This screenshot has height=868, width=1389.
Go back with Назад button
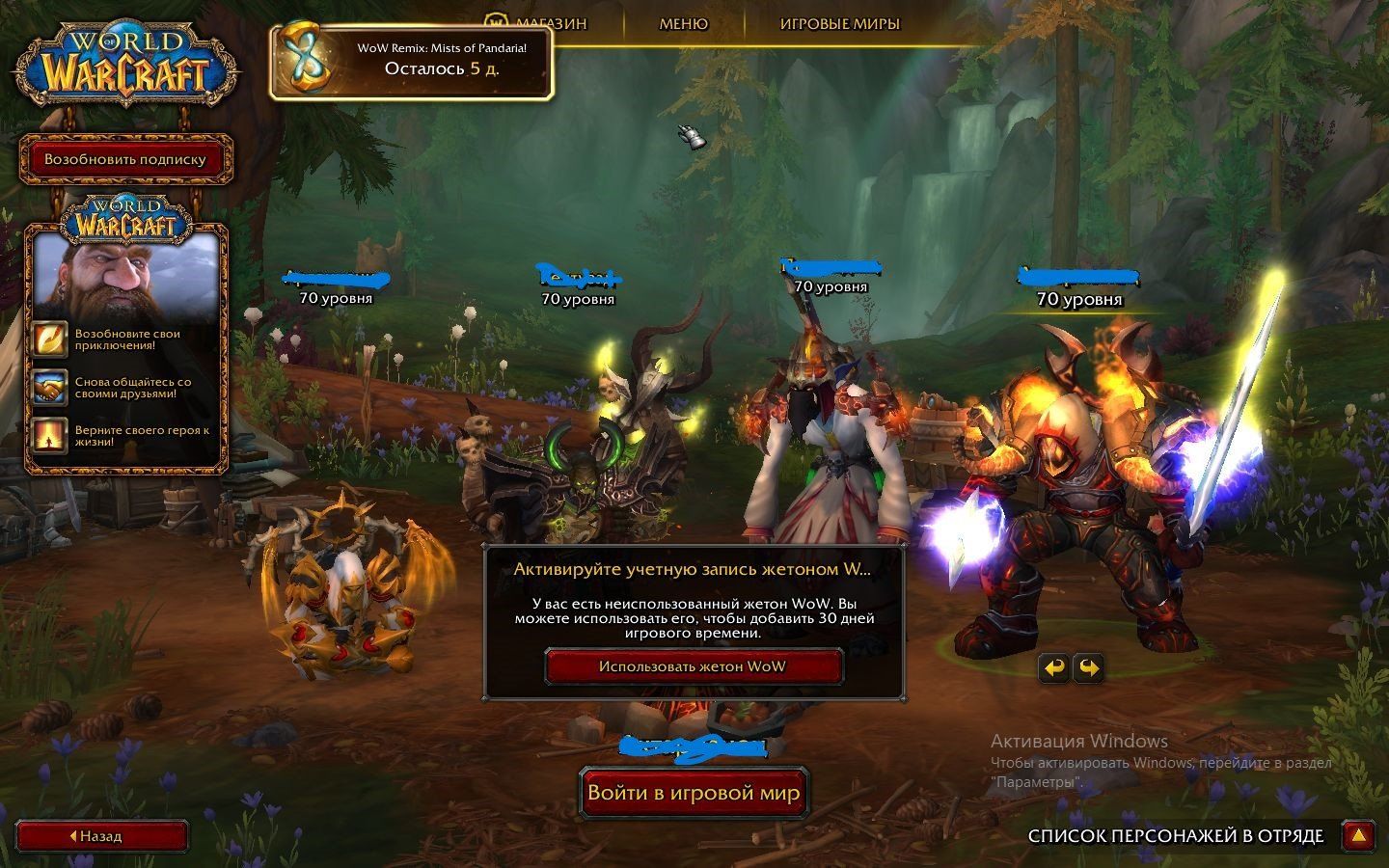click(101, 836)
